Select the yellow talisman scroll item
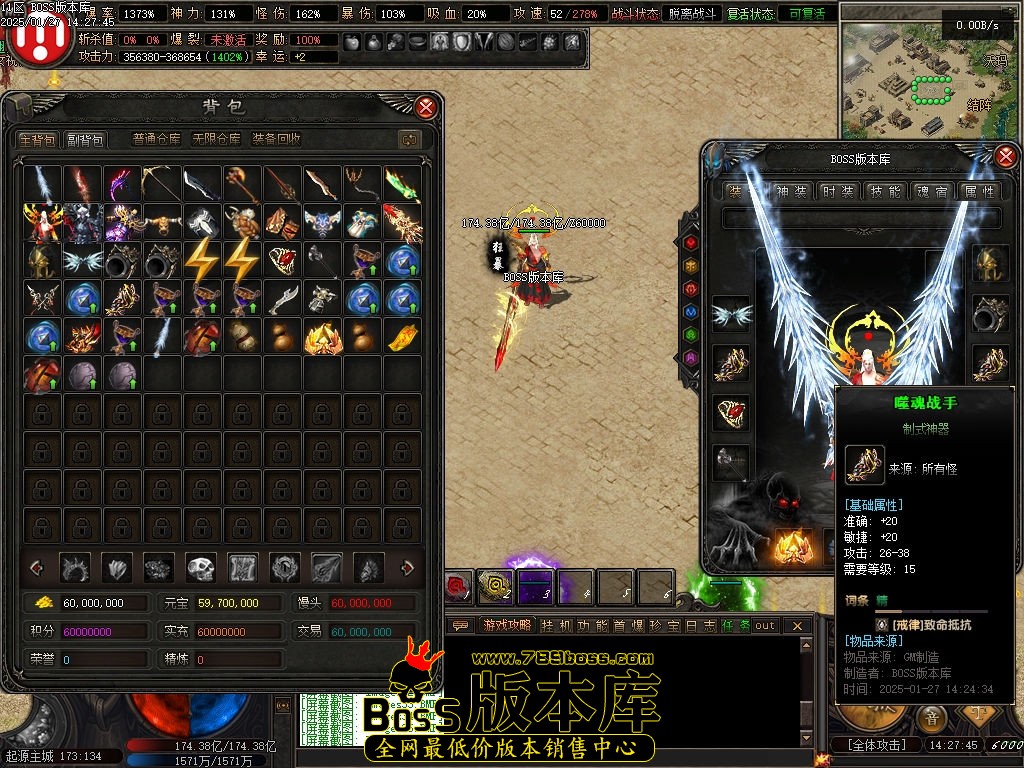Viewport: 1024px width, 768px height. tap(402, 337)
